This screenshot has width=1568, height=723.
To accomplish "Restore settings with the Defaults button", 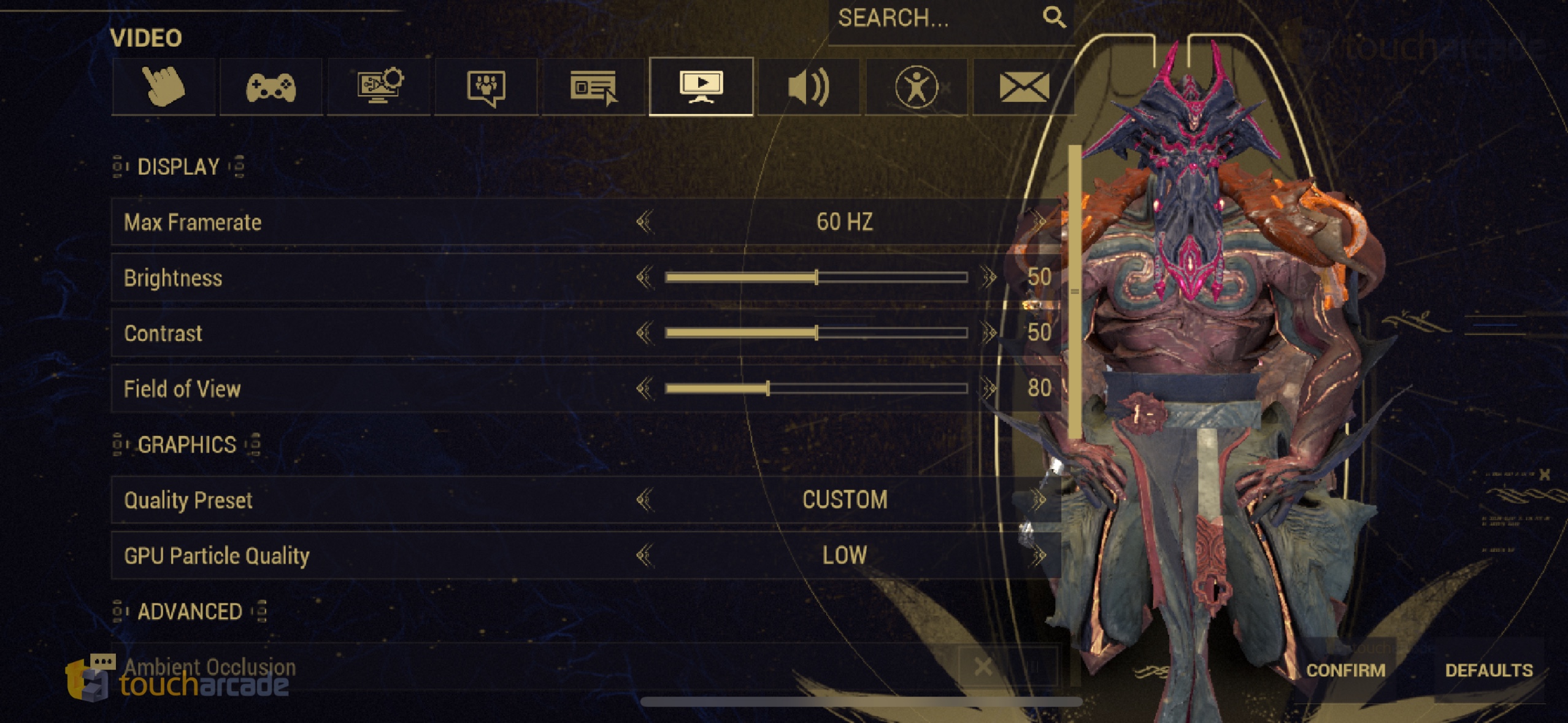I will click(1489, 670).
